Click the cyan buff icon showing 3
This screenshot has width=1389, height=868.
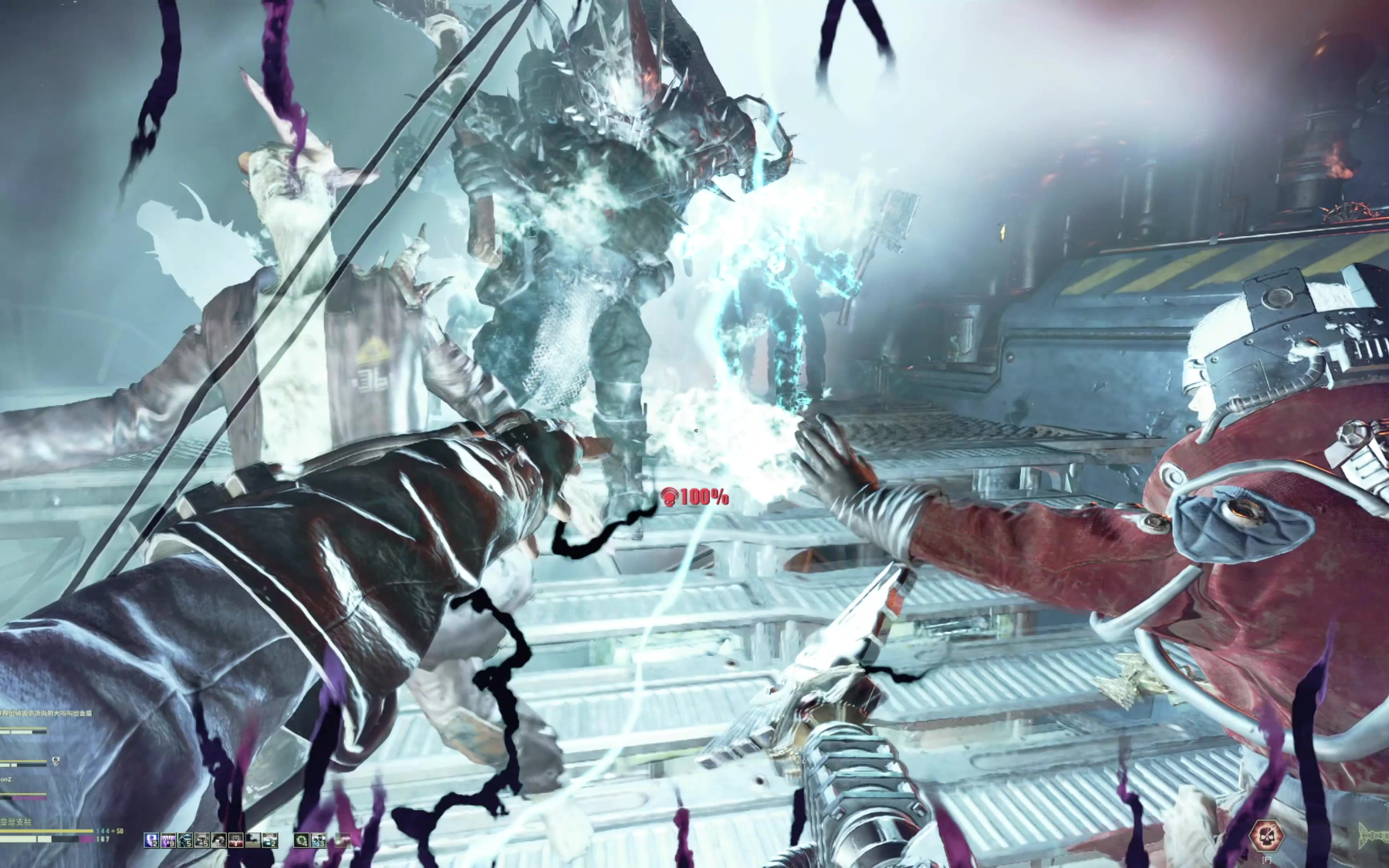(x=319, y=840)
